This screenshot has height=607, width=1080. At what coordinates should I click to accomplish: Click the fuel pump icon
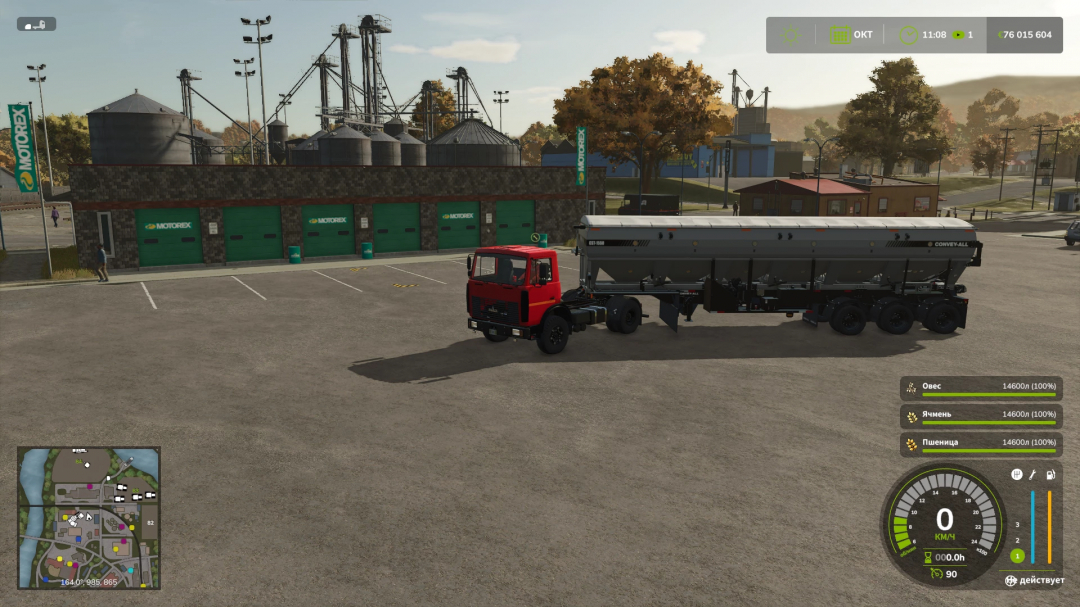[x=1050, y=474]
